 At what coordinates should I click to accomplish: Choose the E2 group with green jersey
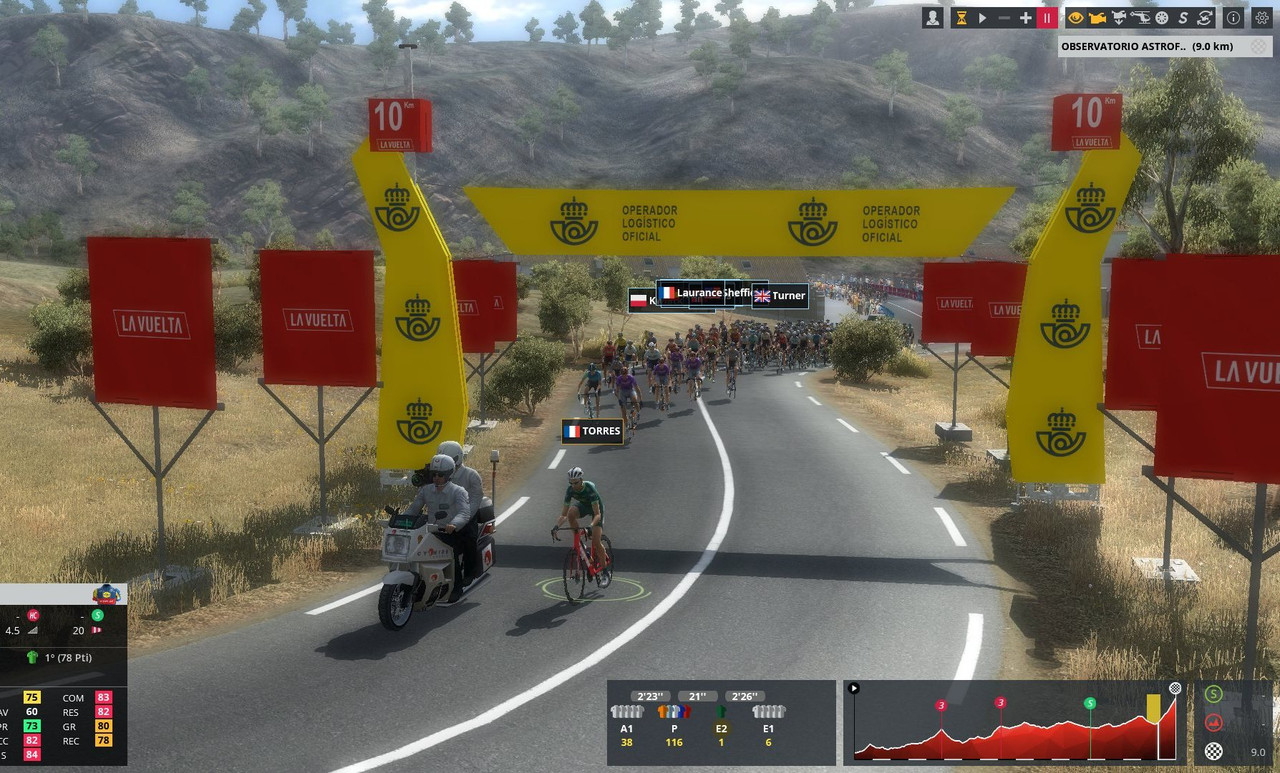point(721,727)
